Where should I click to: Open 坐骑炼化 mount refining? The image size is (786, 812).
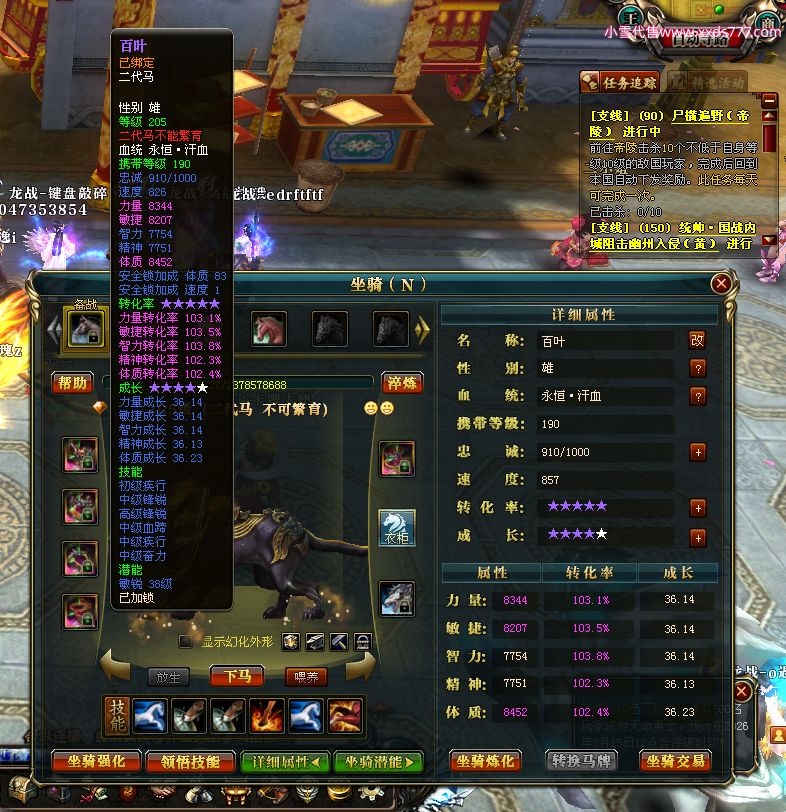[485, 761]
